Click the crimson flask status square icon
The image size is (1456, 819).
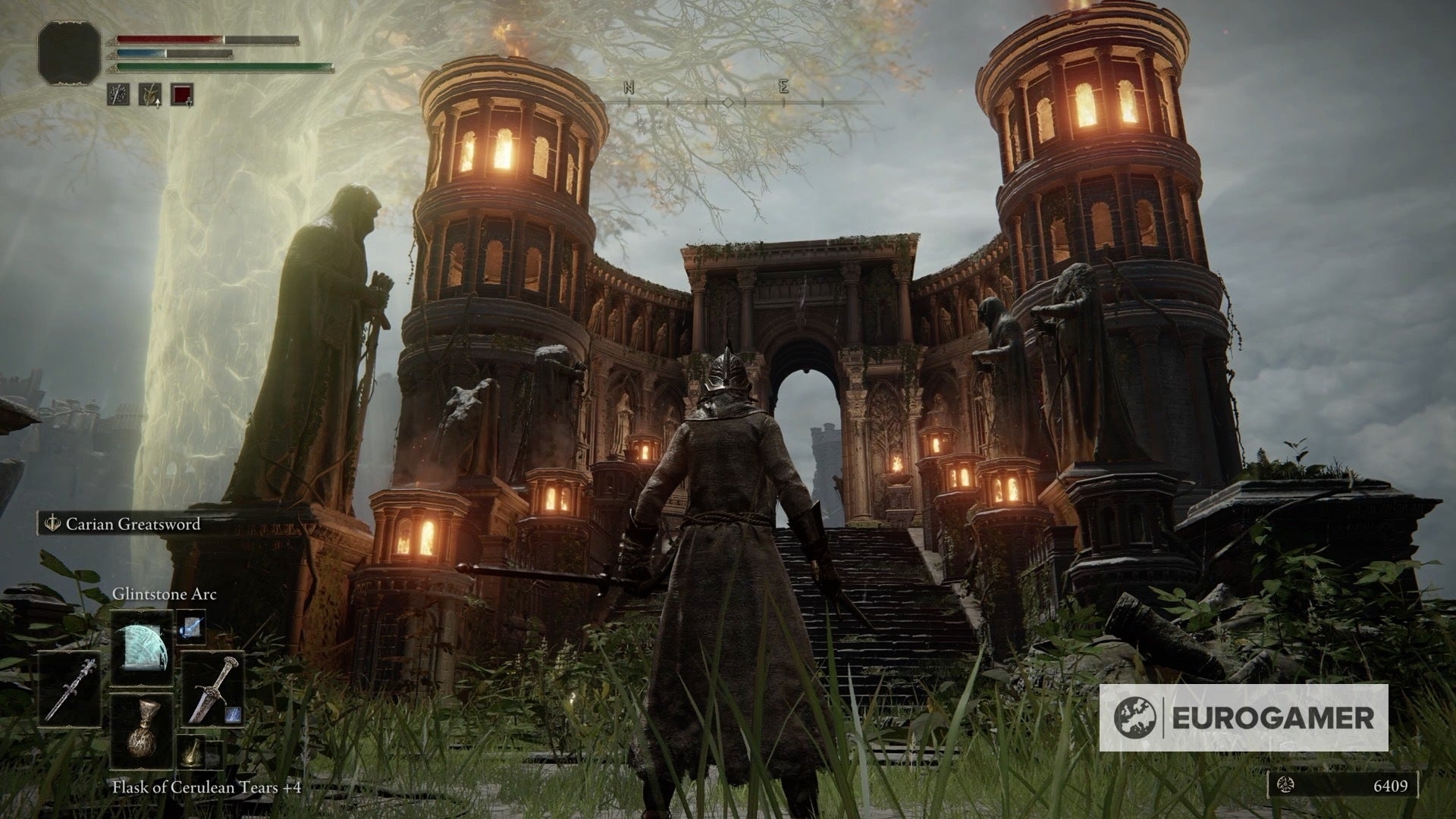(182, 94)
